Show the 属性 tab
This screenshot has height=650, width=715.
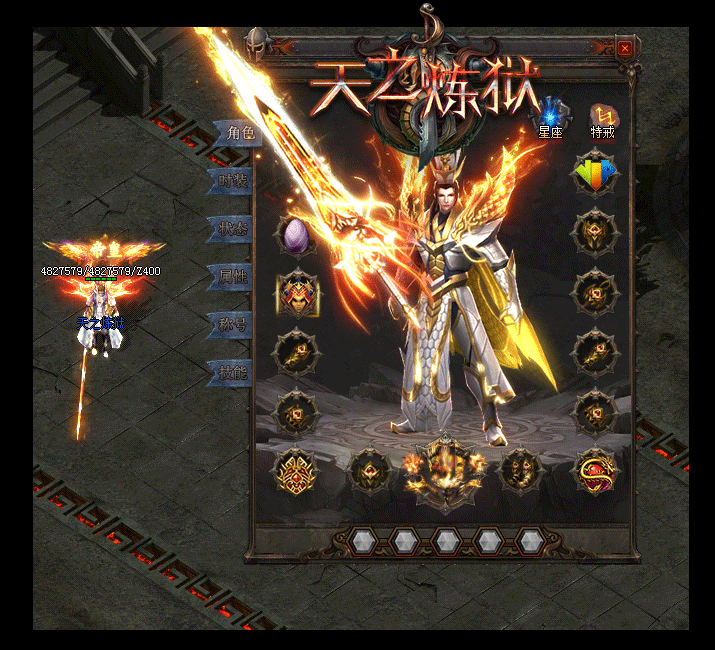231,277
